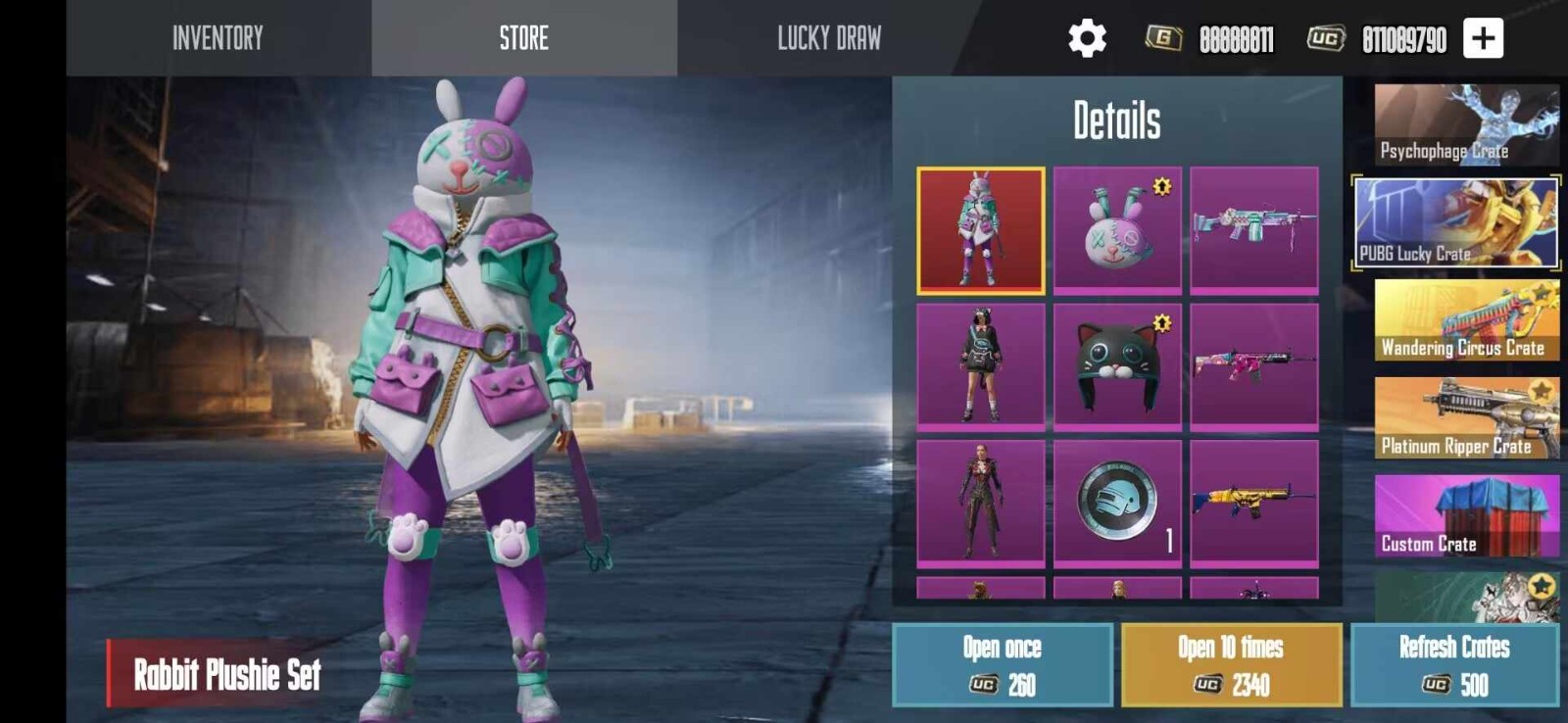Screen dimensions: 1568x723
Task: Select the PUBG Lucky Crate
Action: click(x=1456, y=222)
